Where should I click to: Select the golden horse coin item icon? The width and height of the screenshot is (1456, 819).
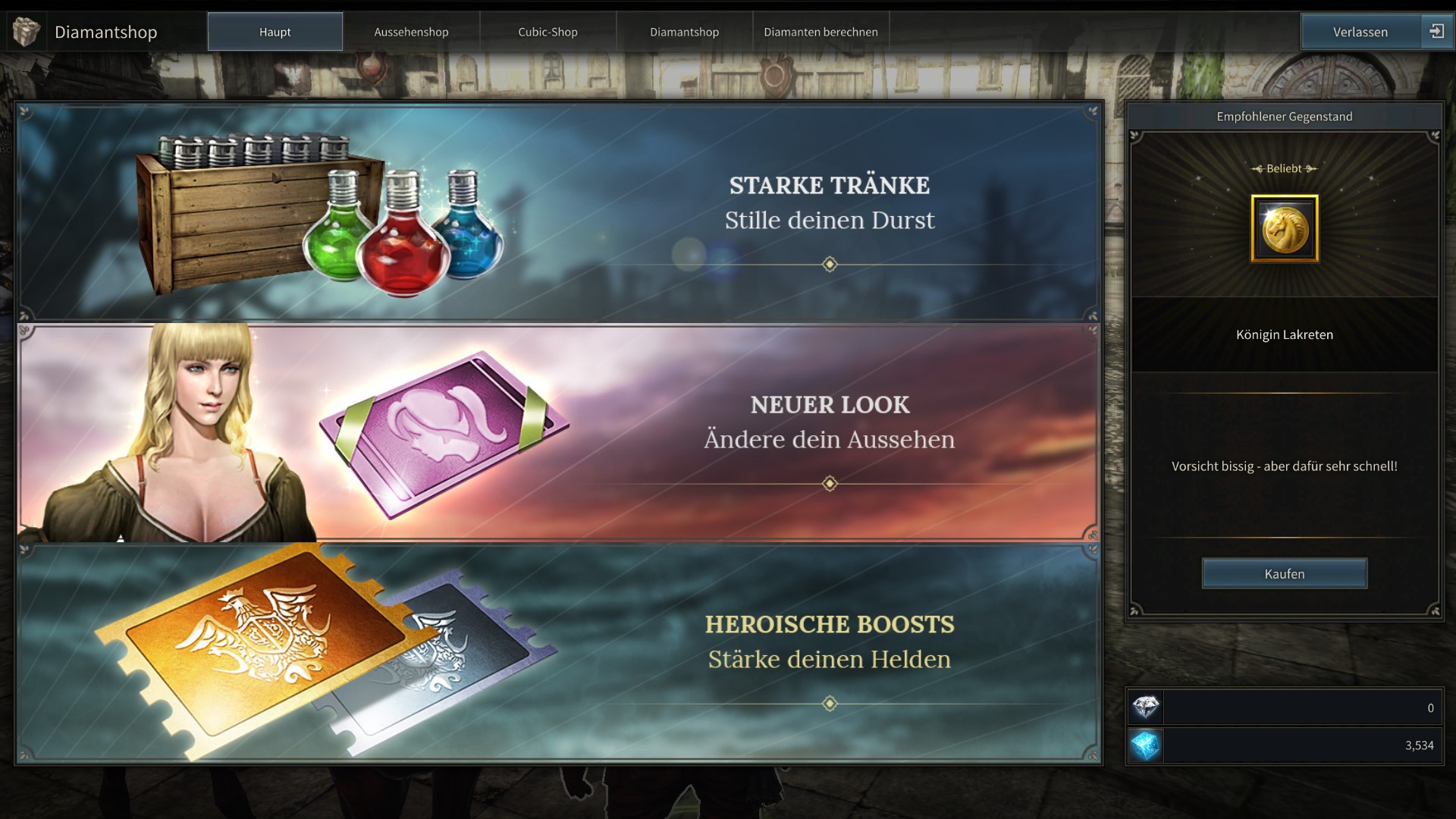[1284, 228]
